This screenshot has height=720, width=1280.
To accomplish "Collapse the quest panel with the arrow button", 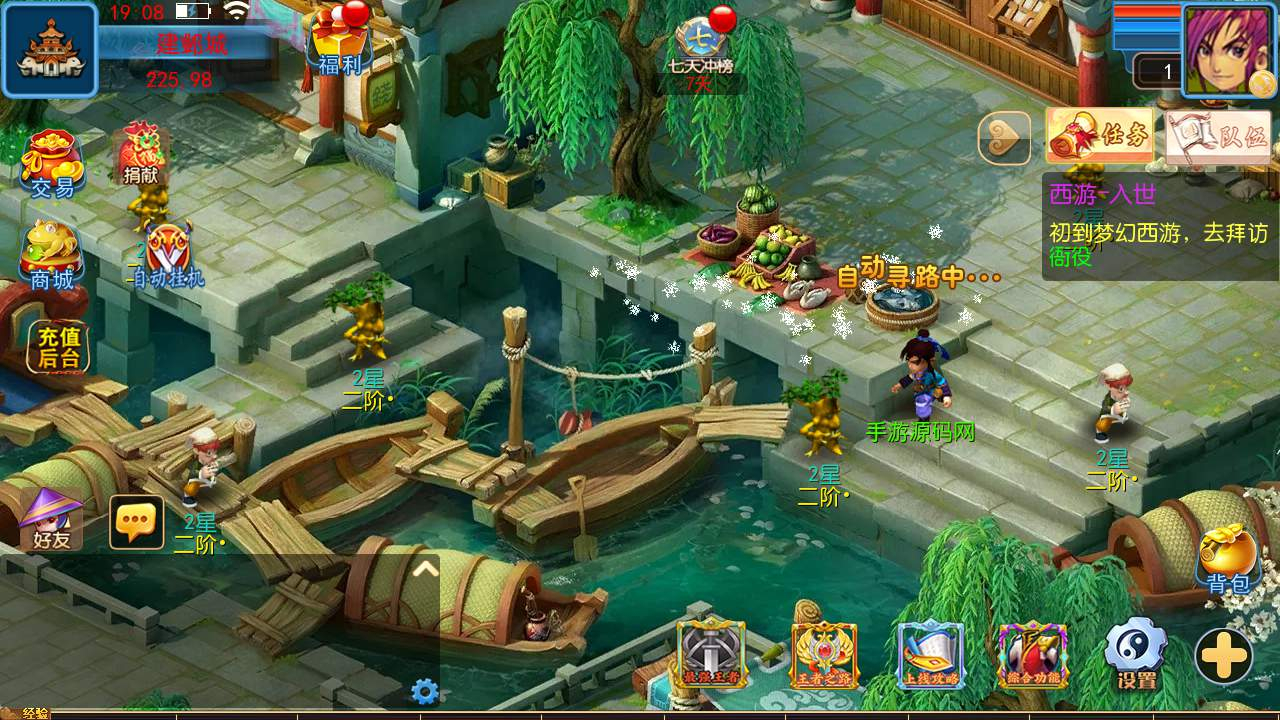I will coord(1004,137).
